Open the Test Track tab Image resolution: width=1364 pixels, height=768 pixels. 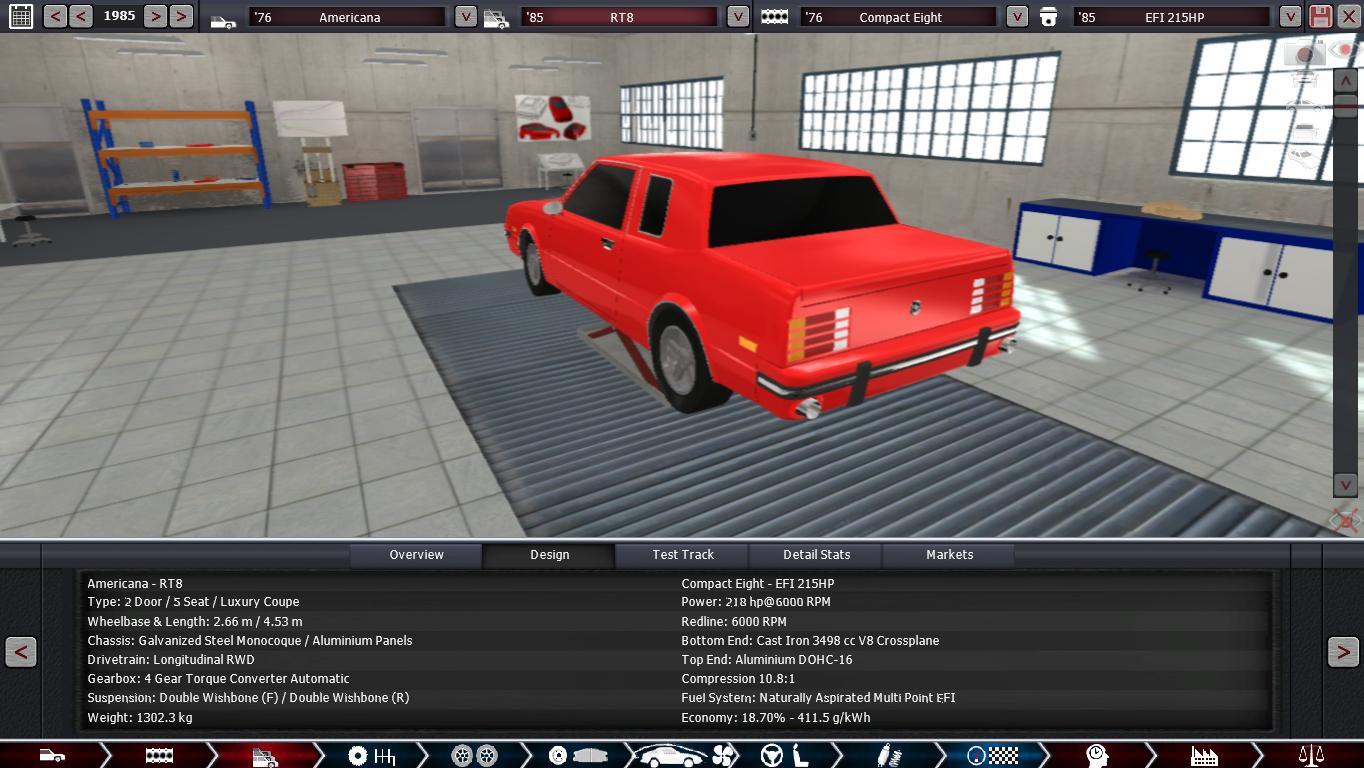pyautogui.click(x=683, y=555)
